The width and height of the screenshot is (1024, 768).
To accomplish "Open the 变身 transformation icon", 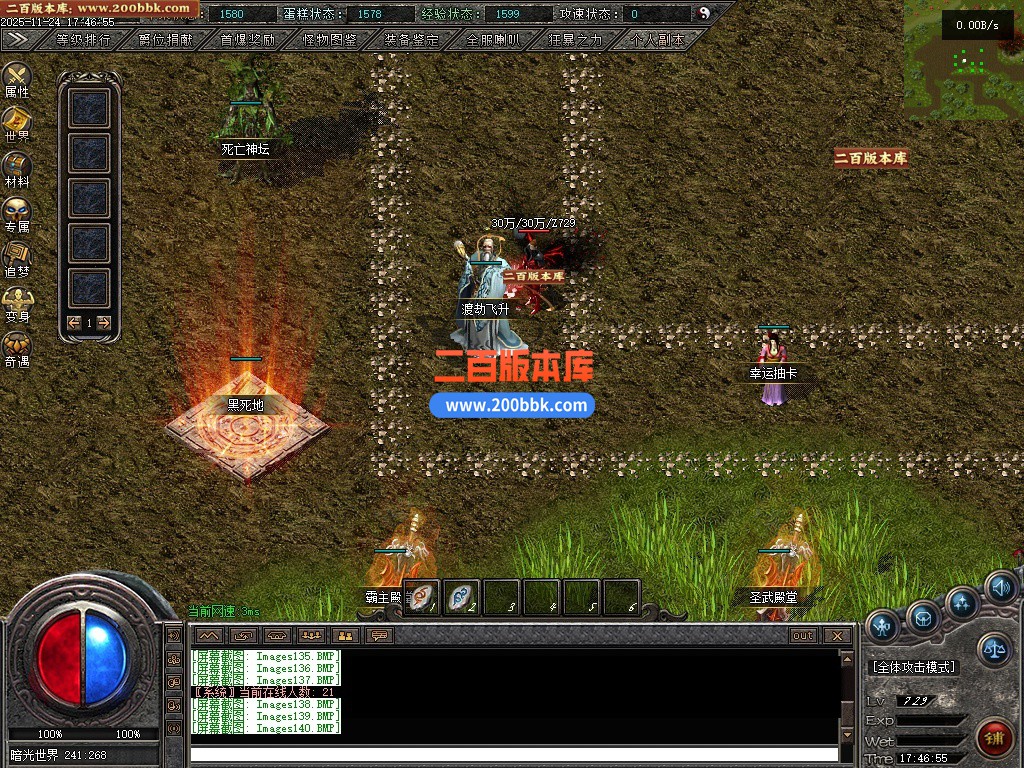I will pyautogui.click(x=17, y=300).
